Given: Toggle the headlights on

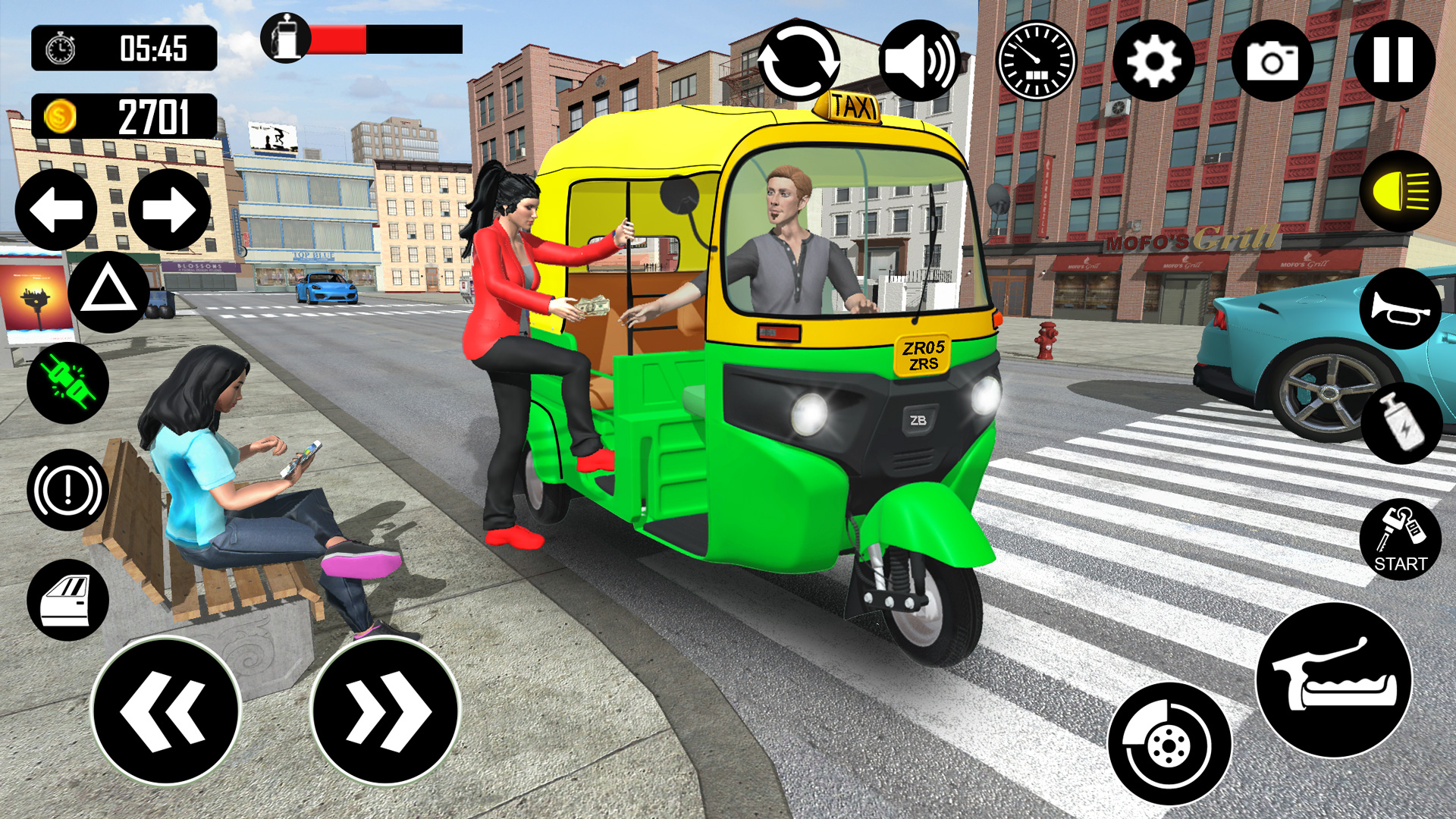Looking at the screenshot, I should coord(1402,192).
